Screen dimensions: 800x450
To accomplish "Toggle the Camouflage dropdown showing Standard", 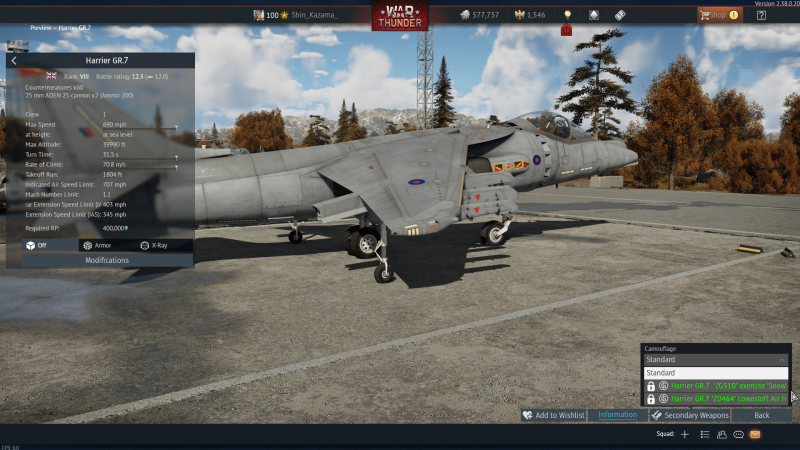I will pos(716,359).
